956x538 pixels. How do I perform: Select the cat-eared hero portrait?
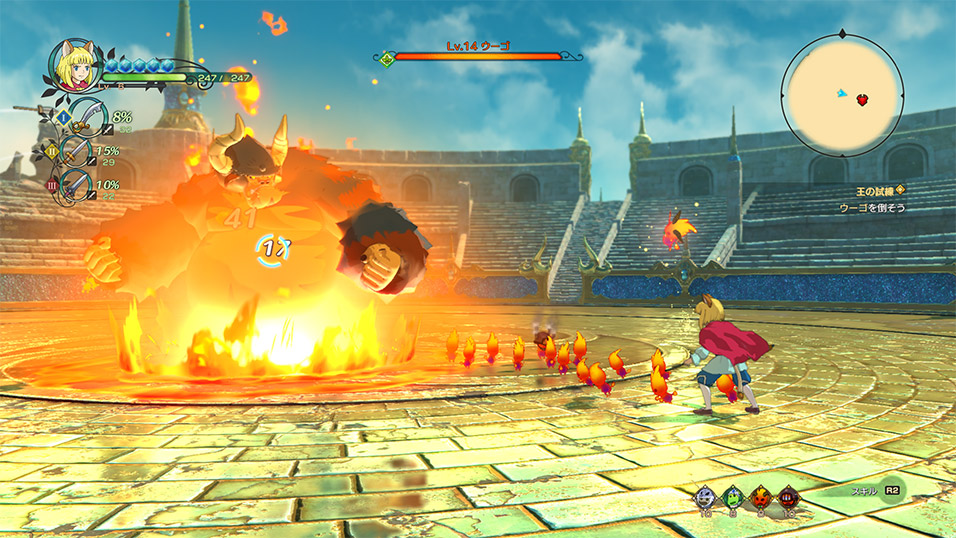(x=71, y=65)
